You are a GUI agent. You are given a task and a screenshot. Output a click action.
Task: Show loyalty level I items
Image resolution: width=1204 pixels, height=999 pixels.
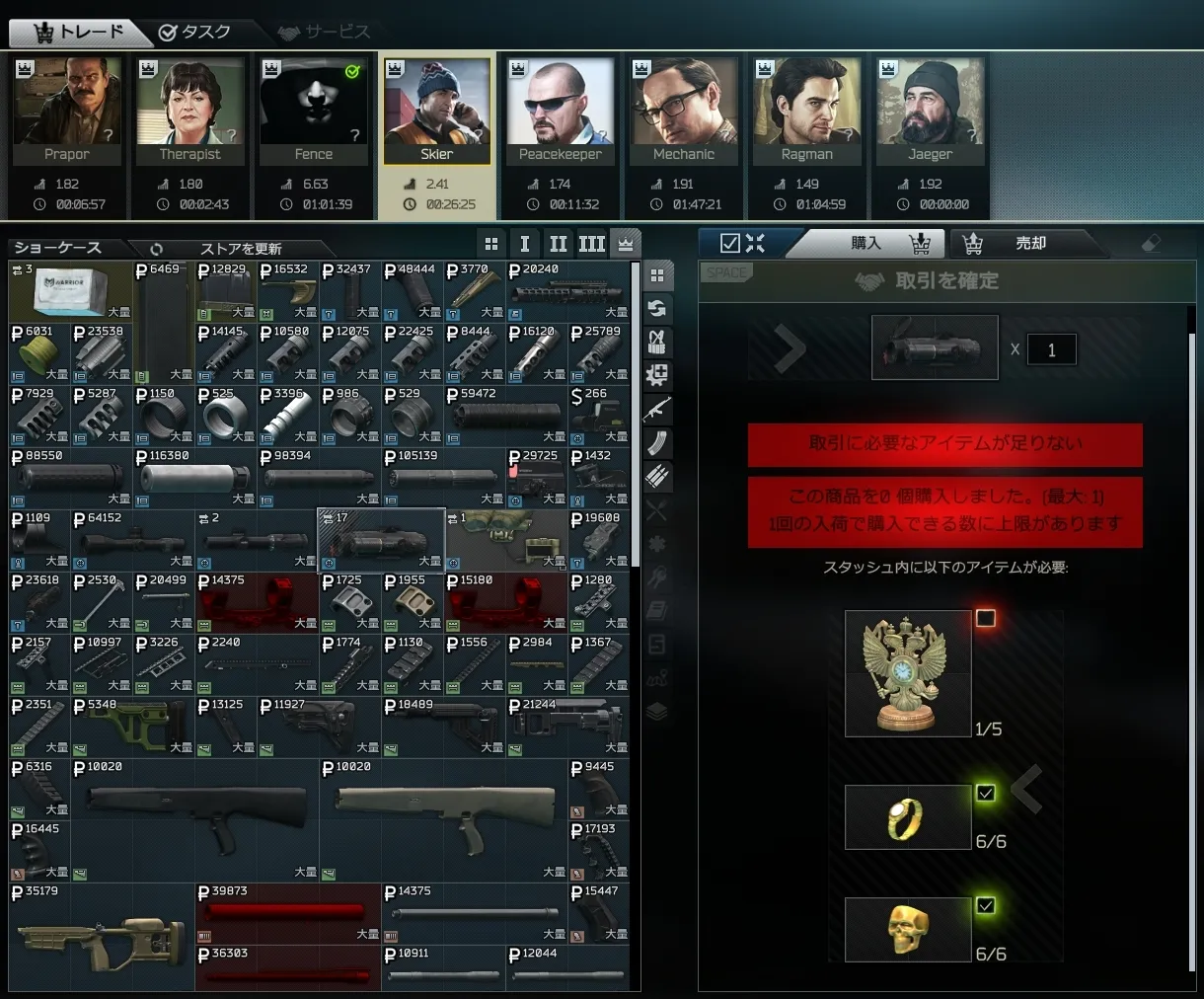[525, 244]
